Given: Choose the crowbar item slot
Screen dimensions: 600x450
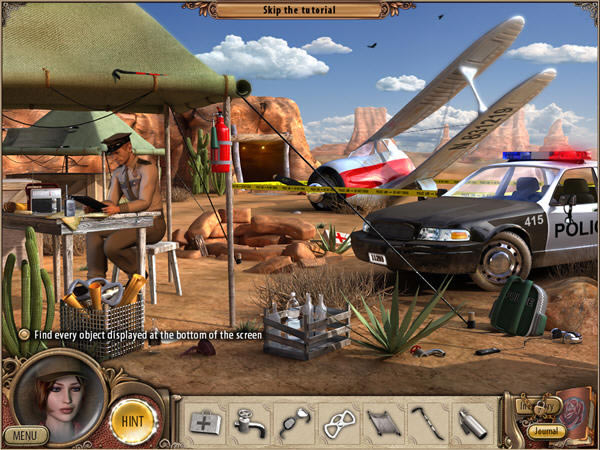Looking at the screenshot, I should 428,422.
